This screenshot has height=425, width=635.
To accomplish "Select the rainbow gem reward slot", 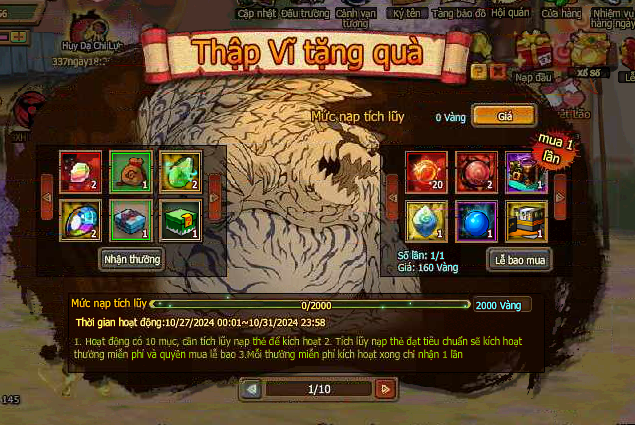I will pyautogui.click(x=78, y=219).
